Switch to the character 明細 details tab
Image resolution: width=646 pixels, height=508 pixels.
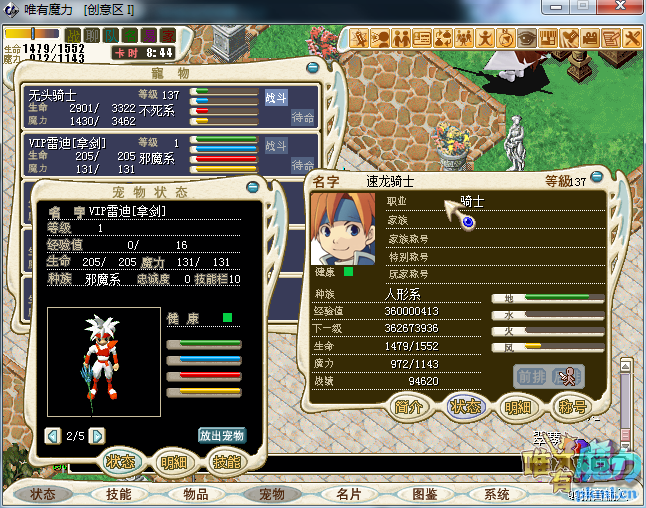click(518, 408)
